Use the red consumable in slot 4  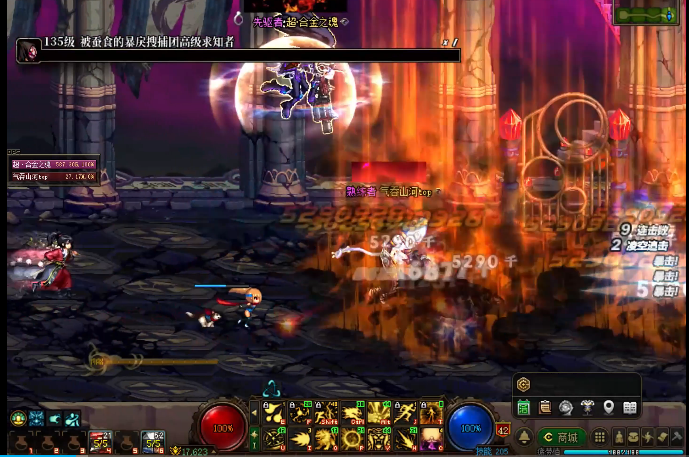(101, 441)
